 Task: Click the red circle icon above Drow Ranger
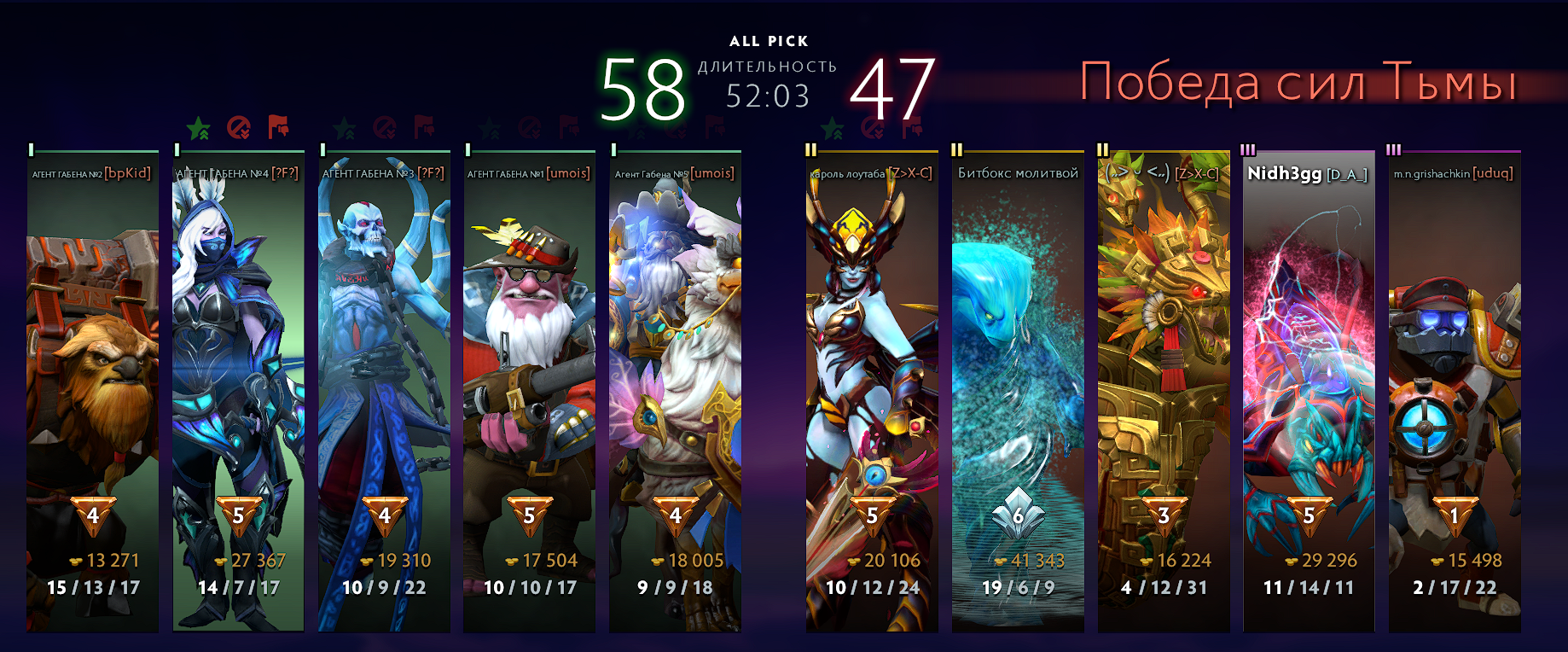point(239,128)
